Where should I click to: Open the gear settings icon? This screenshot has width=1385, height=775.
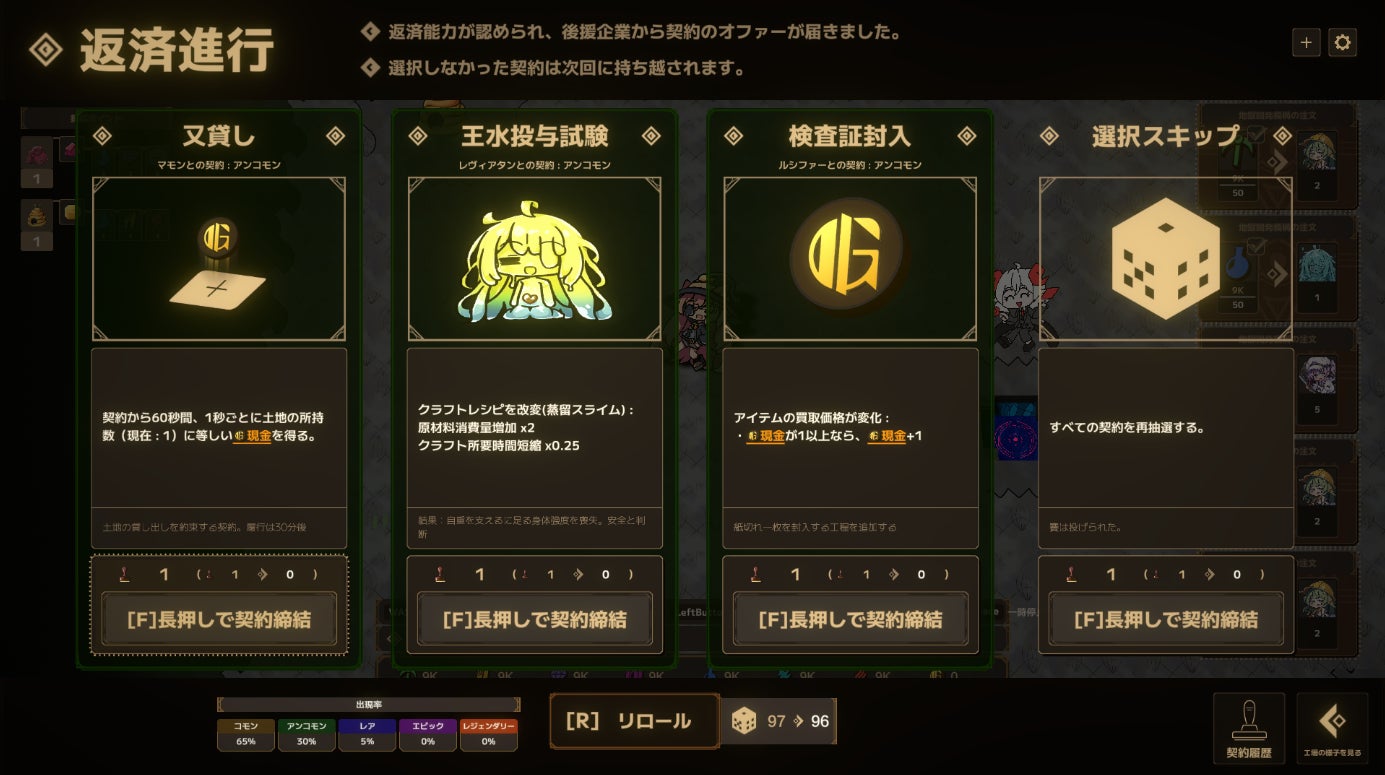(x=1342, y=43)
